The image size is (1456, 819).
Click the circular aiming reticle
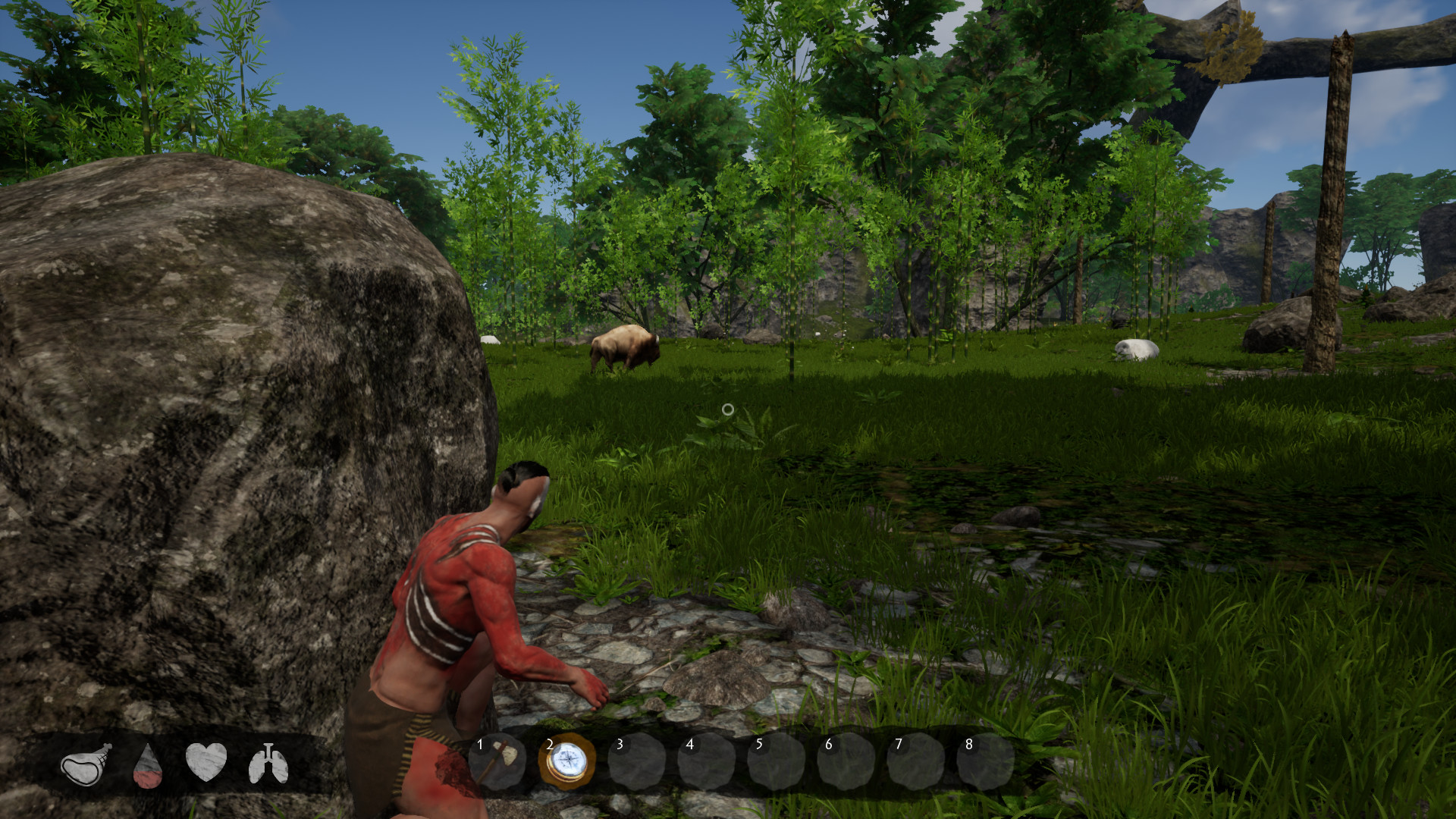click(x=729, y=409)
